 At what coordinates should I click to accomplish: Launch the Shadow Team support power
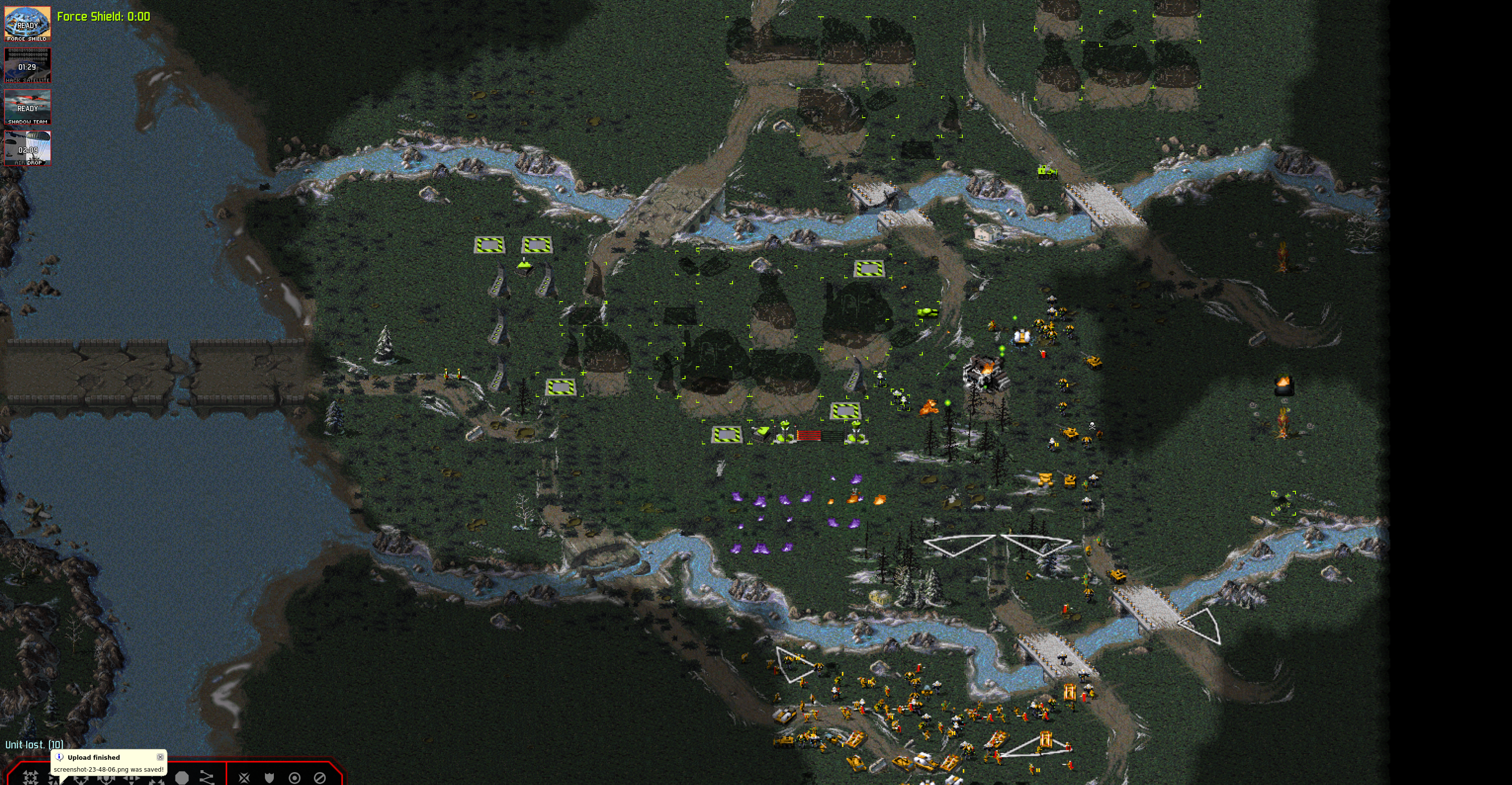point(28,107)
